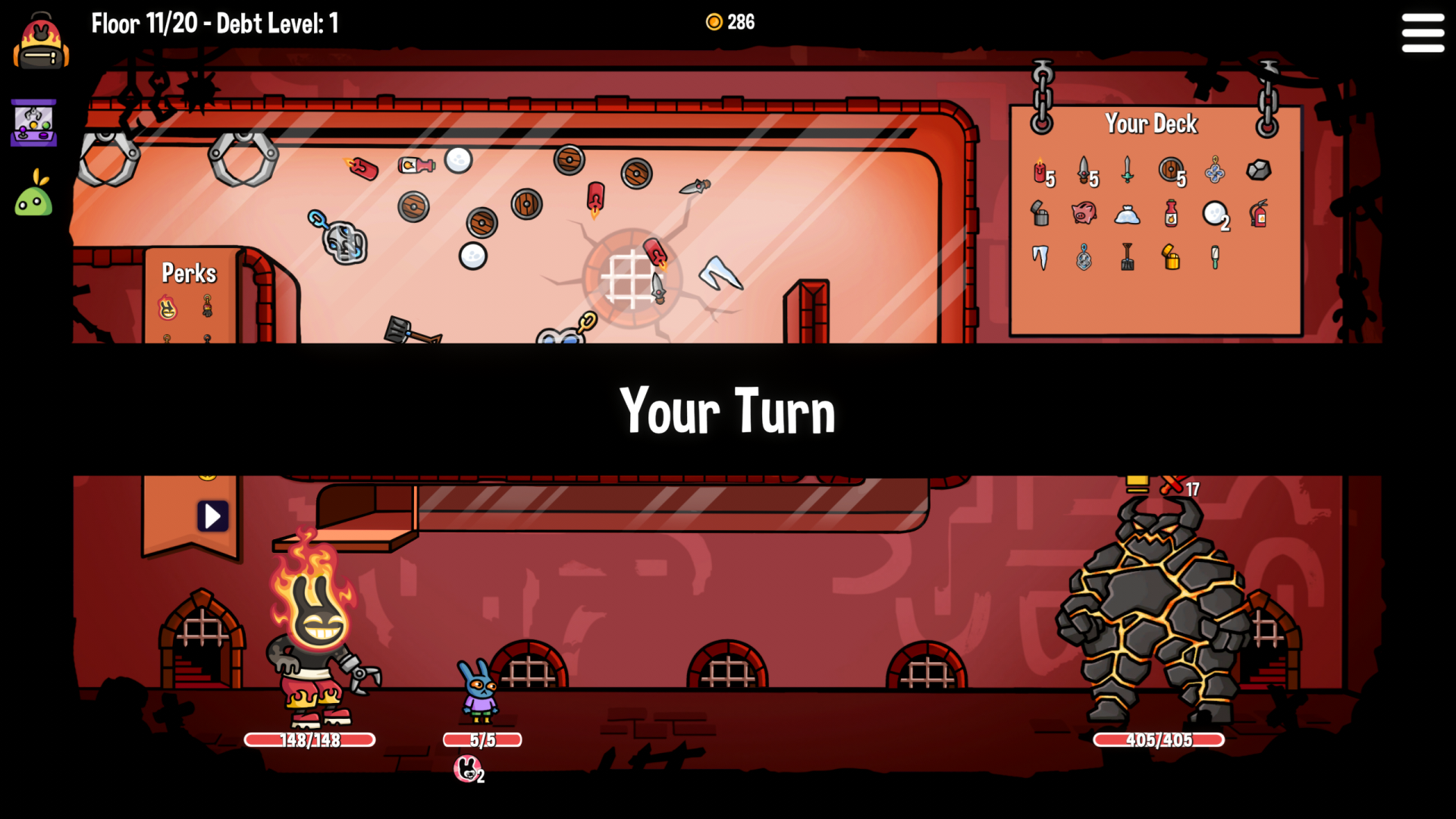Screen dimensions: 1456x819
Task: Open the purple claw machine icon
Action: click(33, 123)
